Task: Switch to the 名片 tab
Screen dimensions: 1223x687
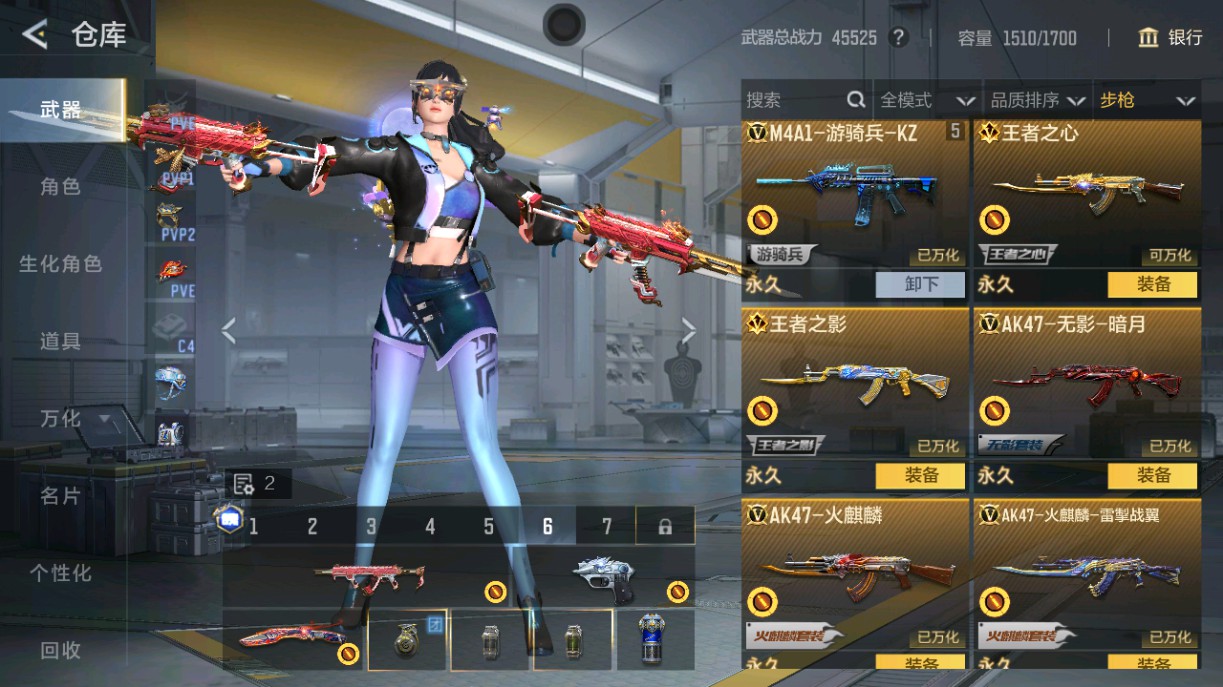Action: tap(60, 495)
